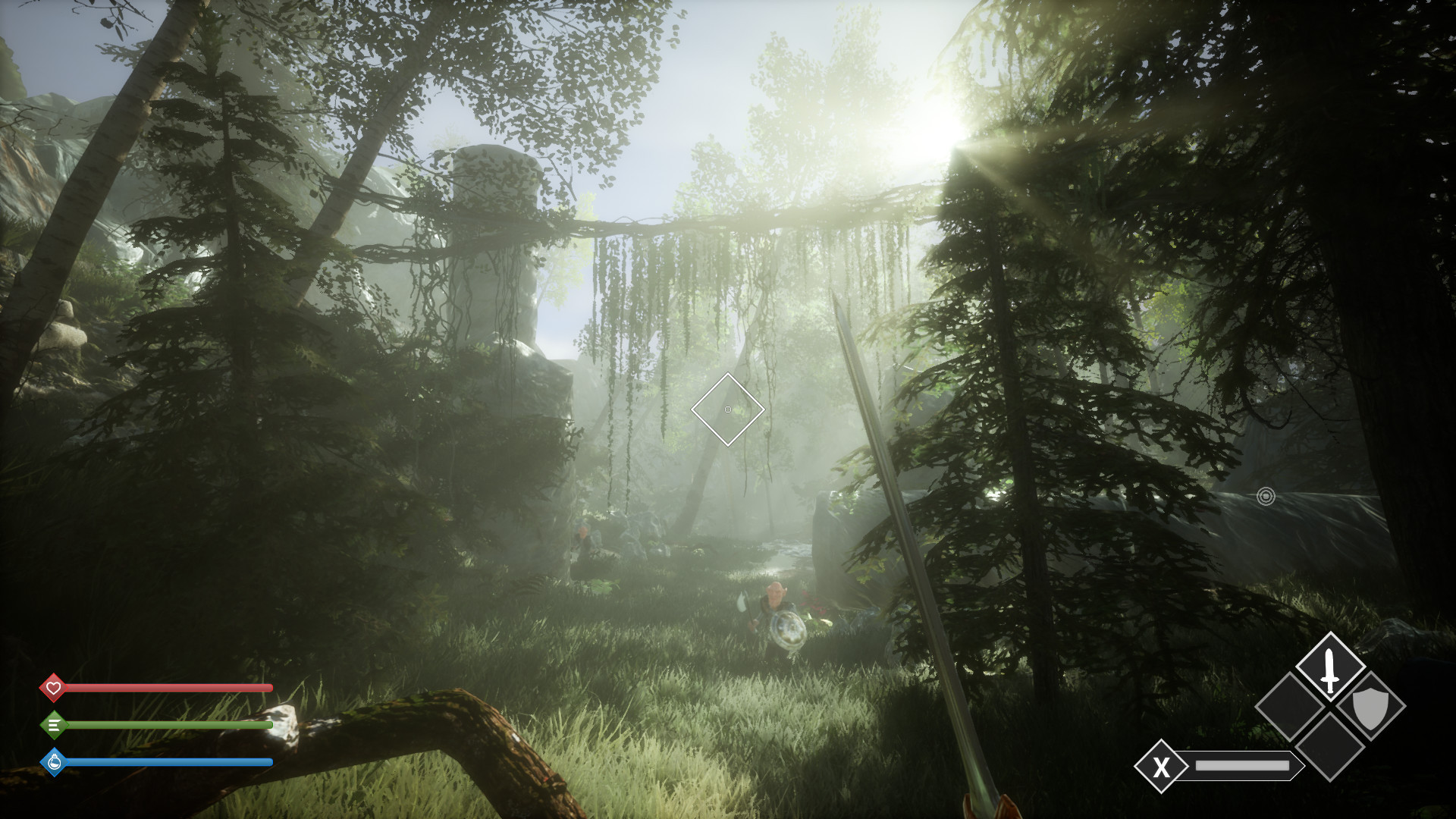The image size is (1456, 819).
Task: Click the concentric-circle waypoint marker
Action: (1266, 496)
